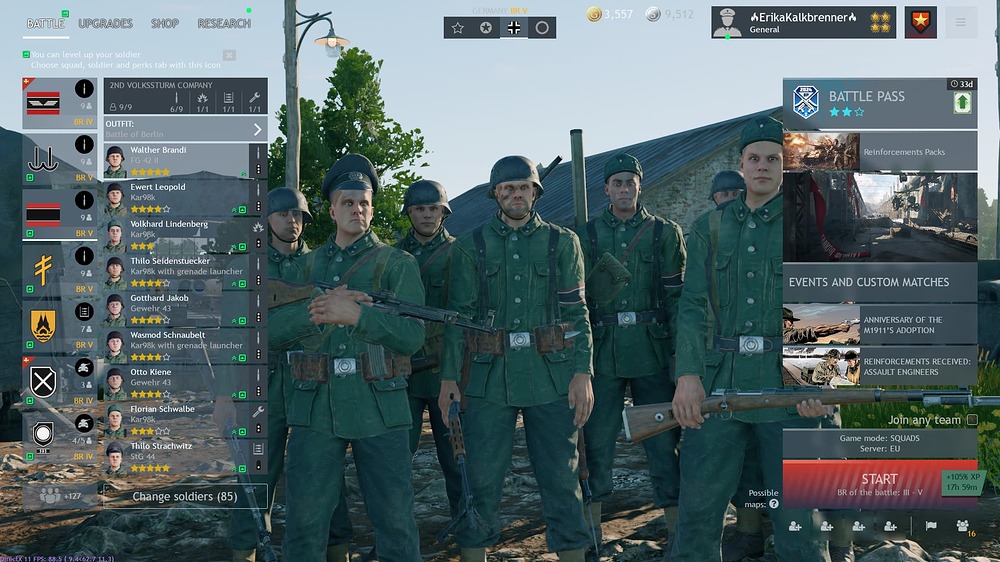Open the hamburger main menu
This screenshot has width=1000, height=562.
(961, 22)
